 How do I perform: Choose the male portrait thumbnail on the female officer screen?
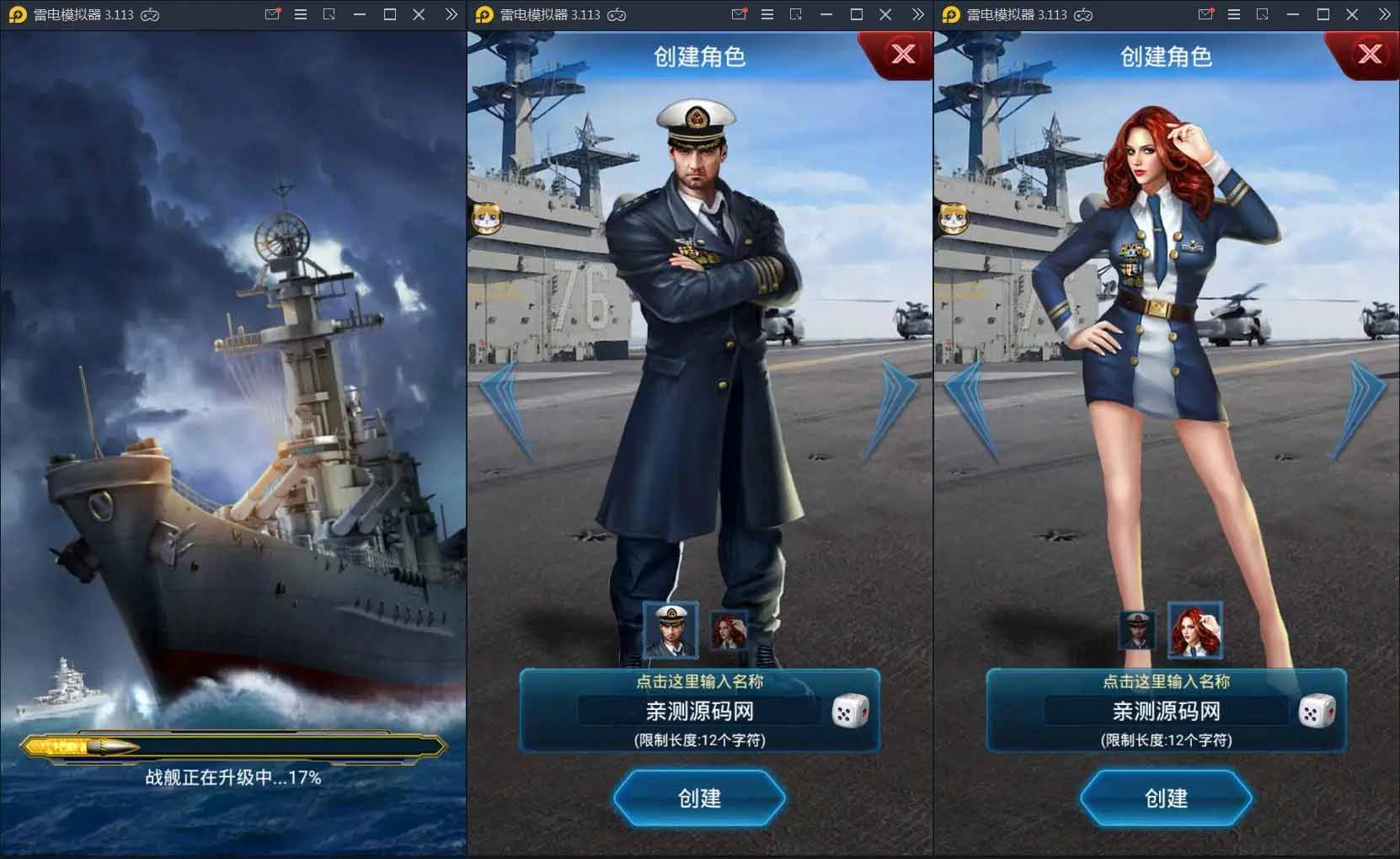tap(1136, 630)
